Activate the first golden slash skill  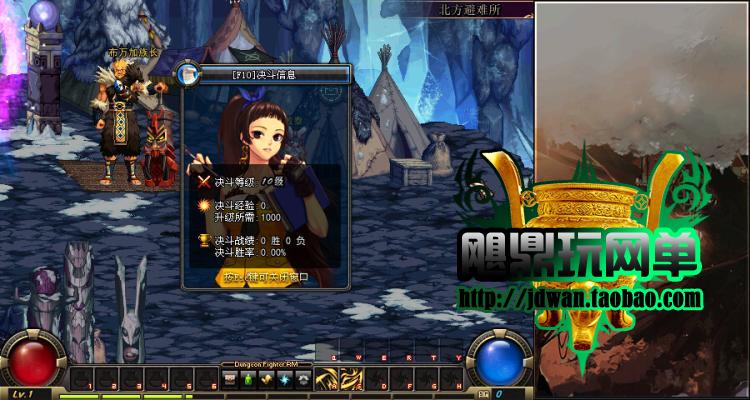325,380
